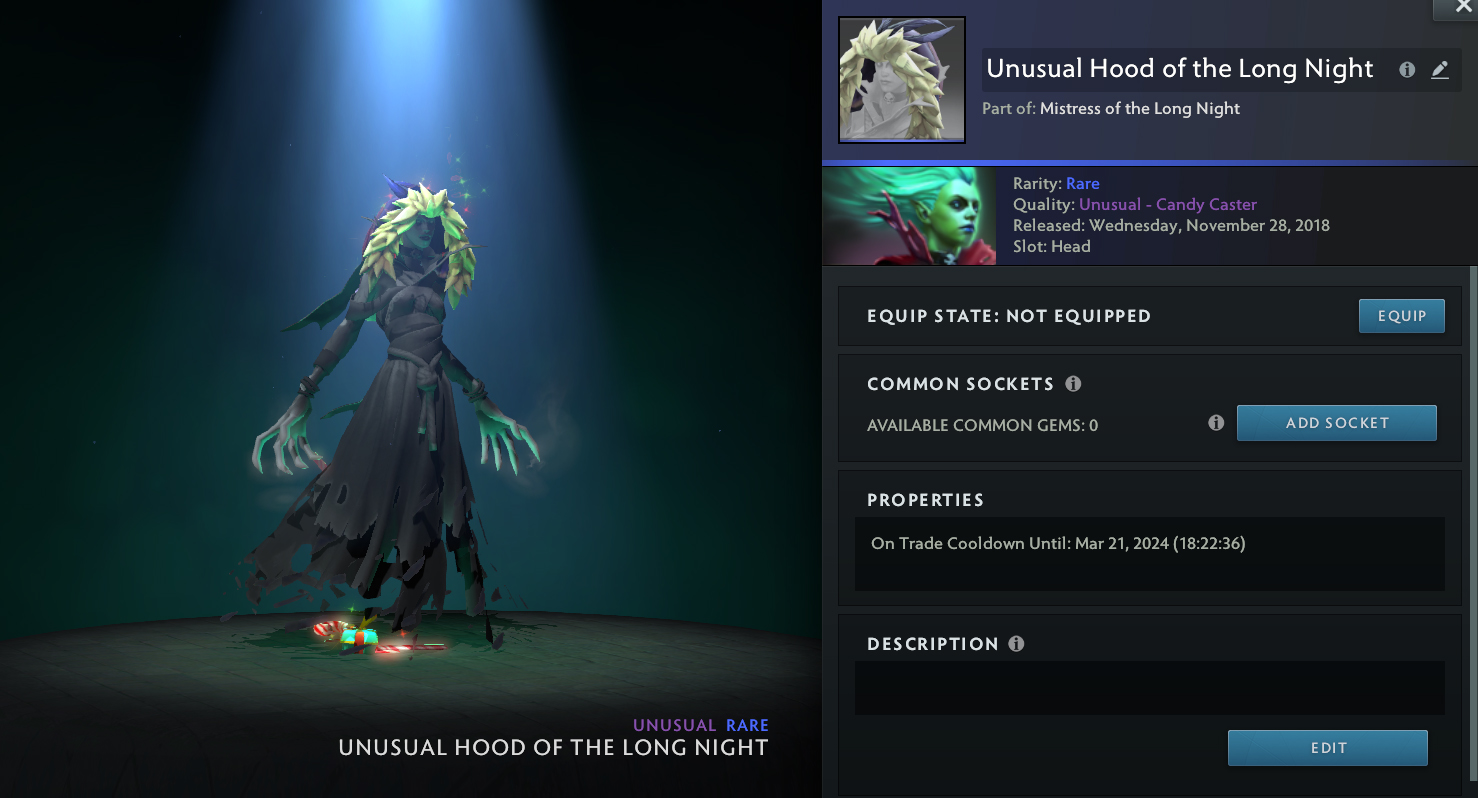The height and width of the screenshot is (798, 1478).
Task: View the Description info icon
Action: [x=1016, y=644]
